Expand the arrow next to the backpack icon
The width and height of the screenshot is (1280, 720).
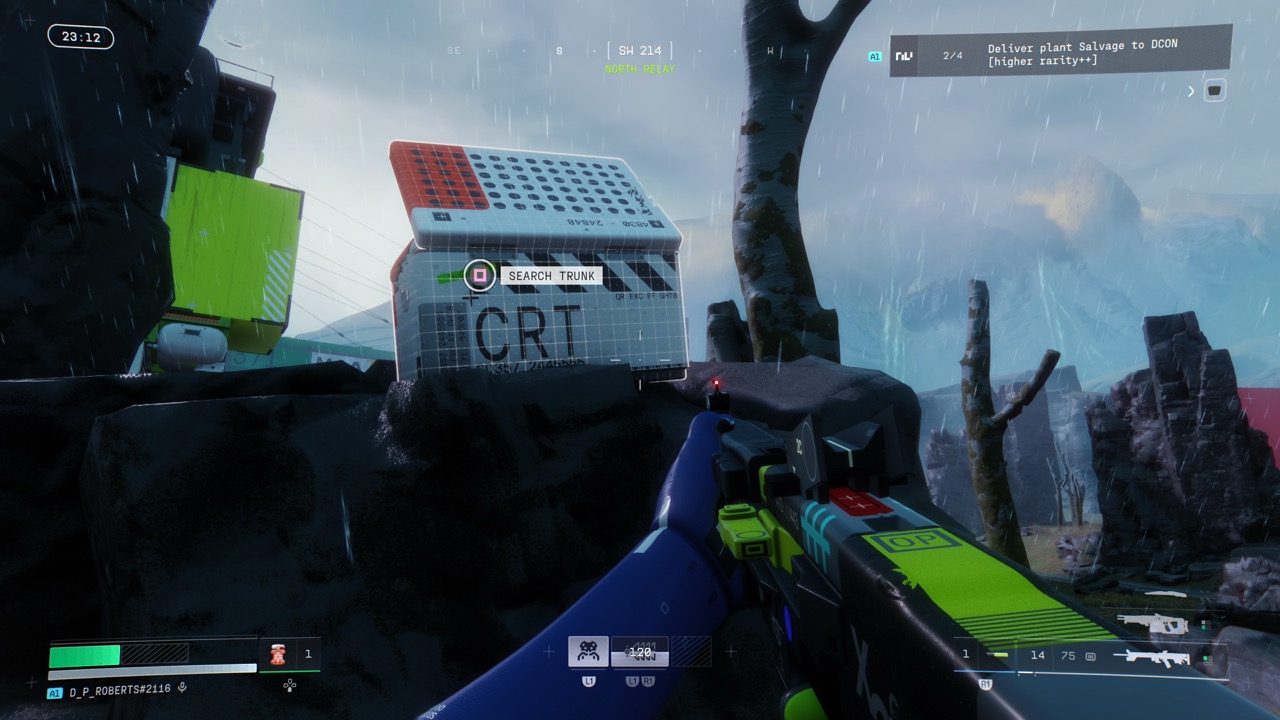1191,91
